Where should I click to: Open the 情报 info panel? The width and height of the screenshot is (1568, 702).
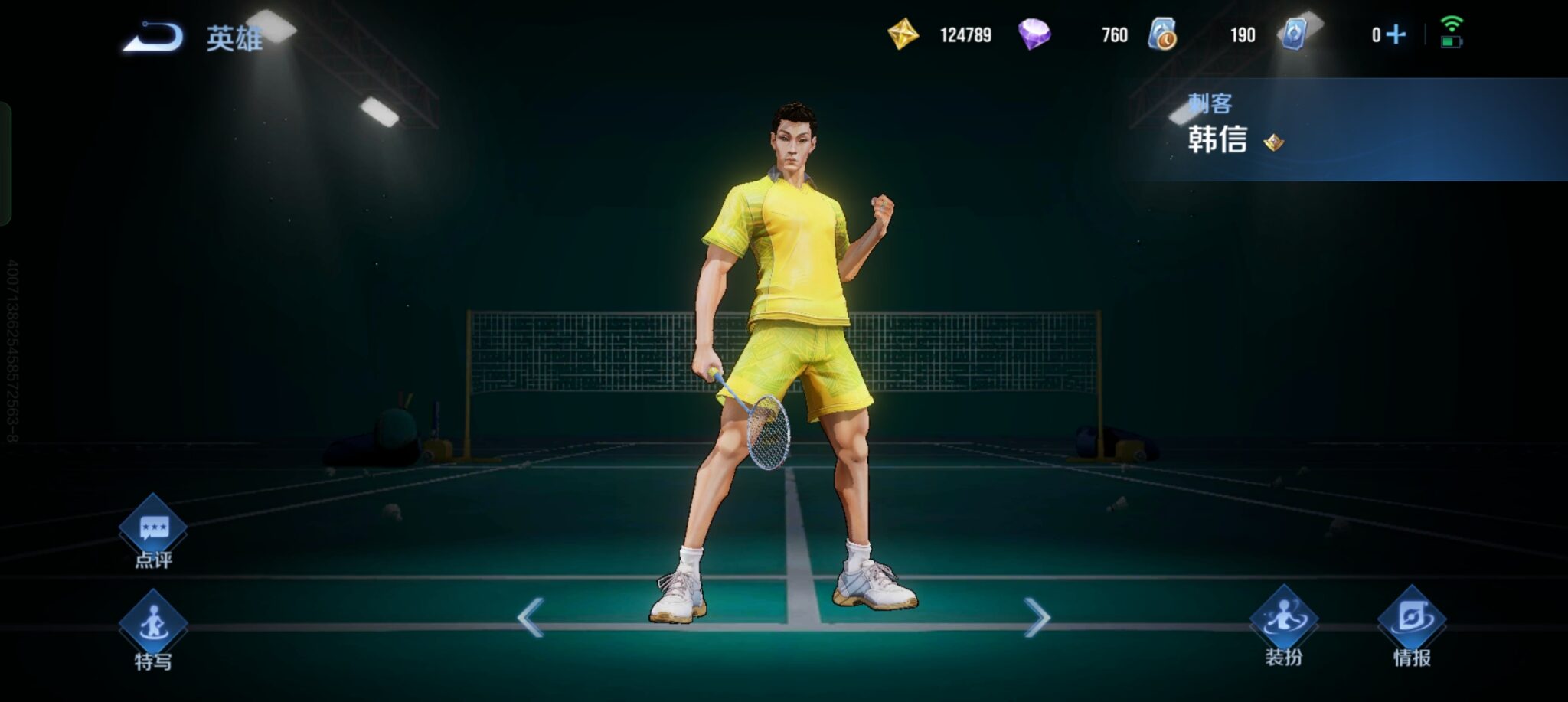1411,622
